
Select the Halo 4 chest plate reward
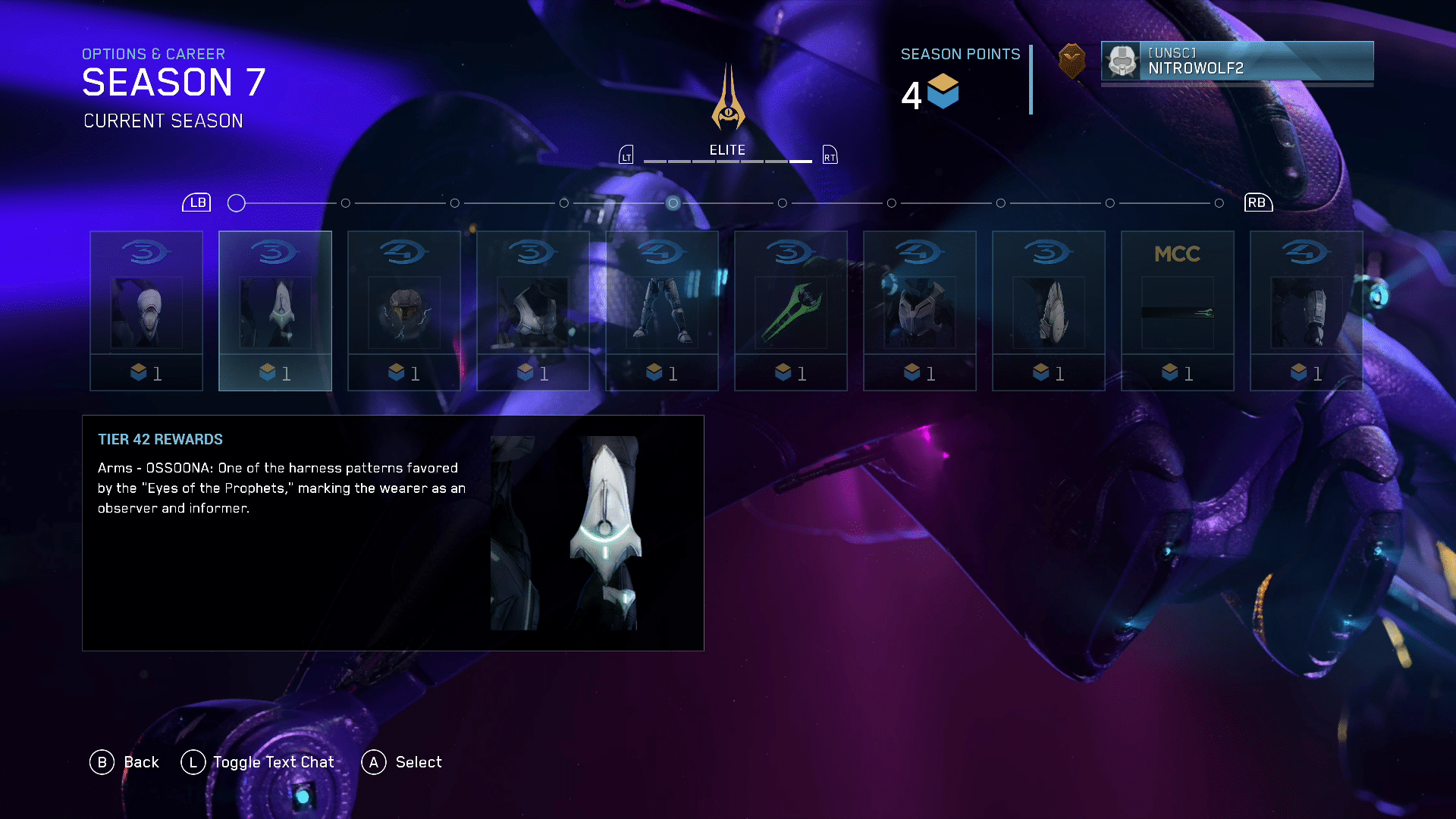(920, 310)
